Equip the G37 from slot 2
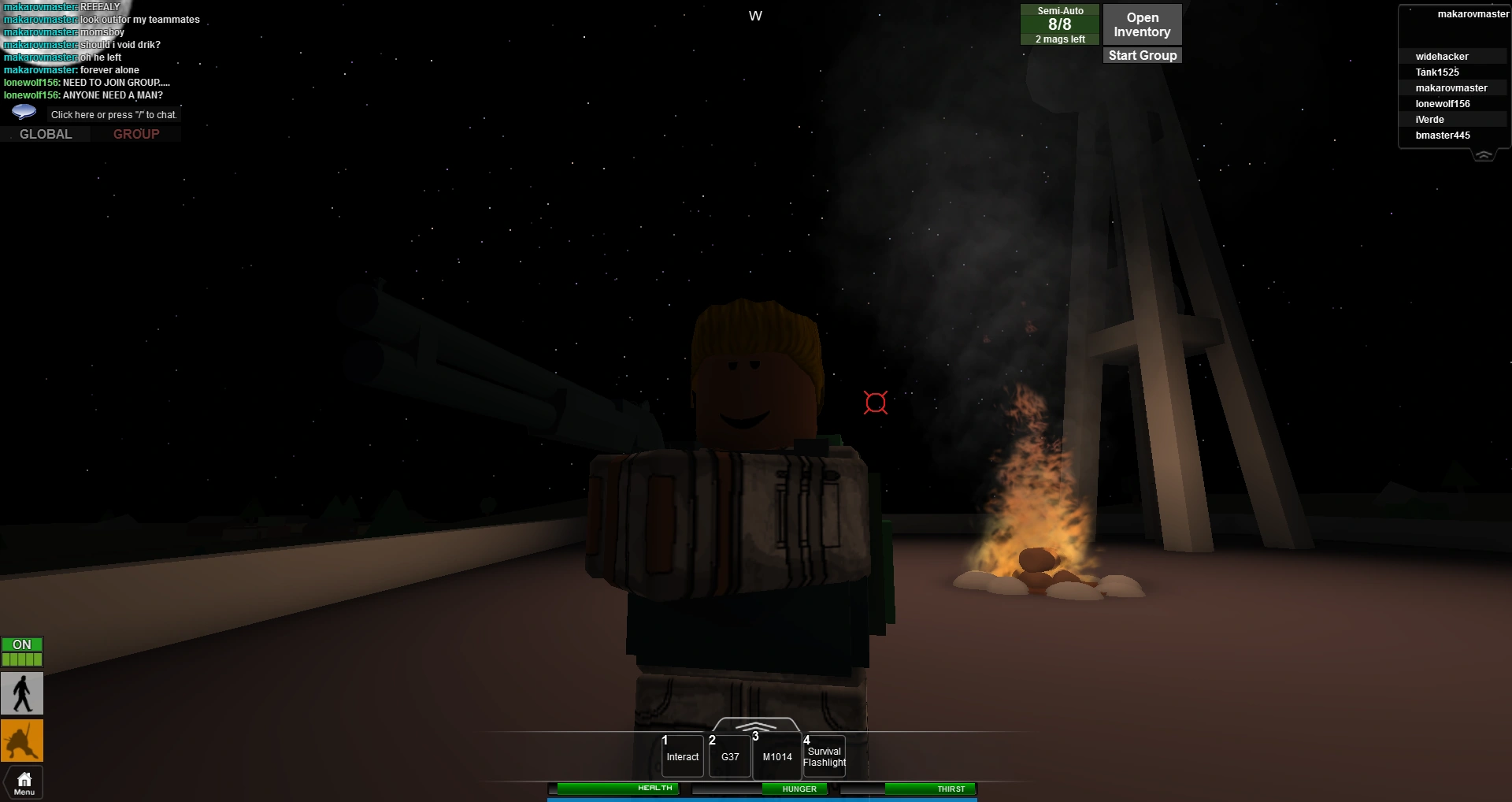 [728, 756]
